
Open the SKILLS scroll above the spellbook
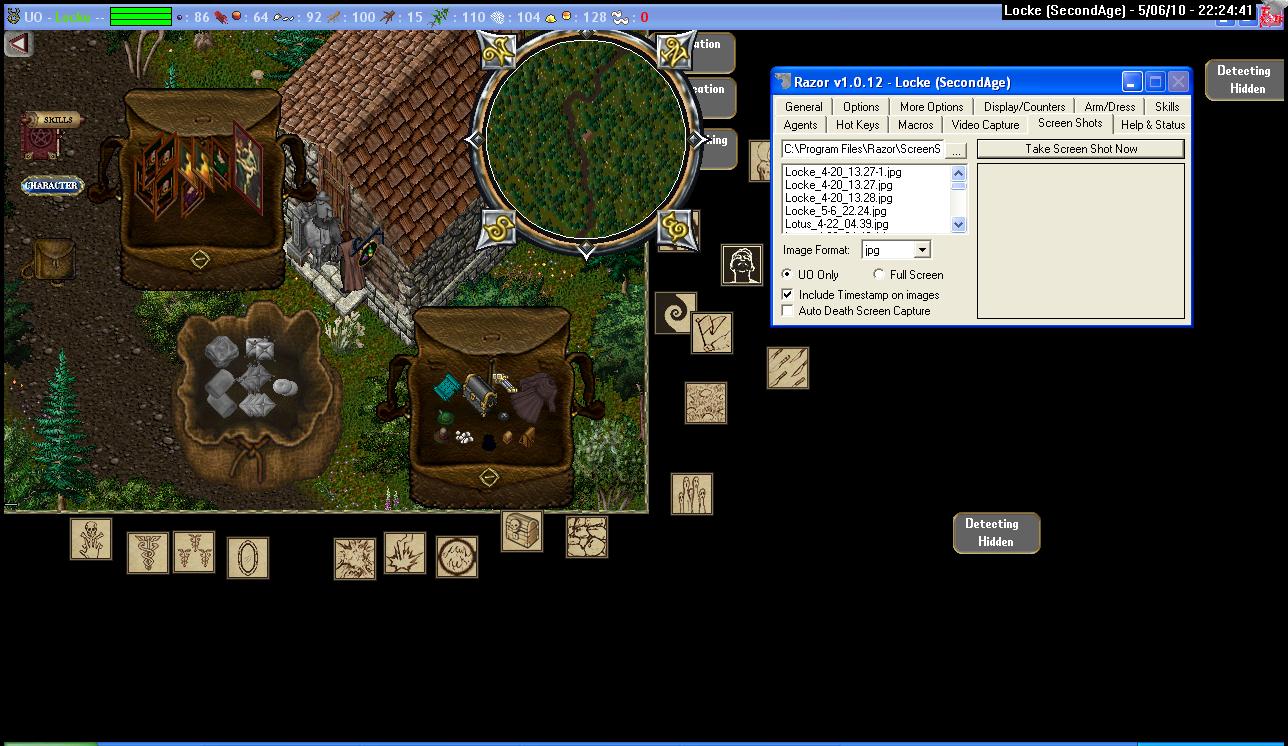(x=56, y=120)
